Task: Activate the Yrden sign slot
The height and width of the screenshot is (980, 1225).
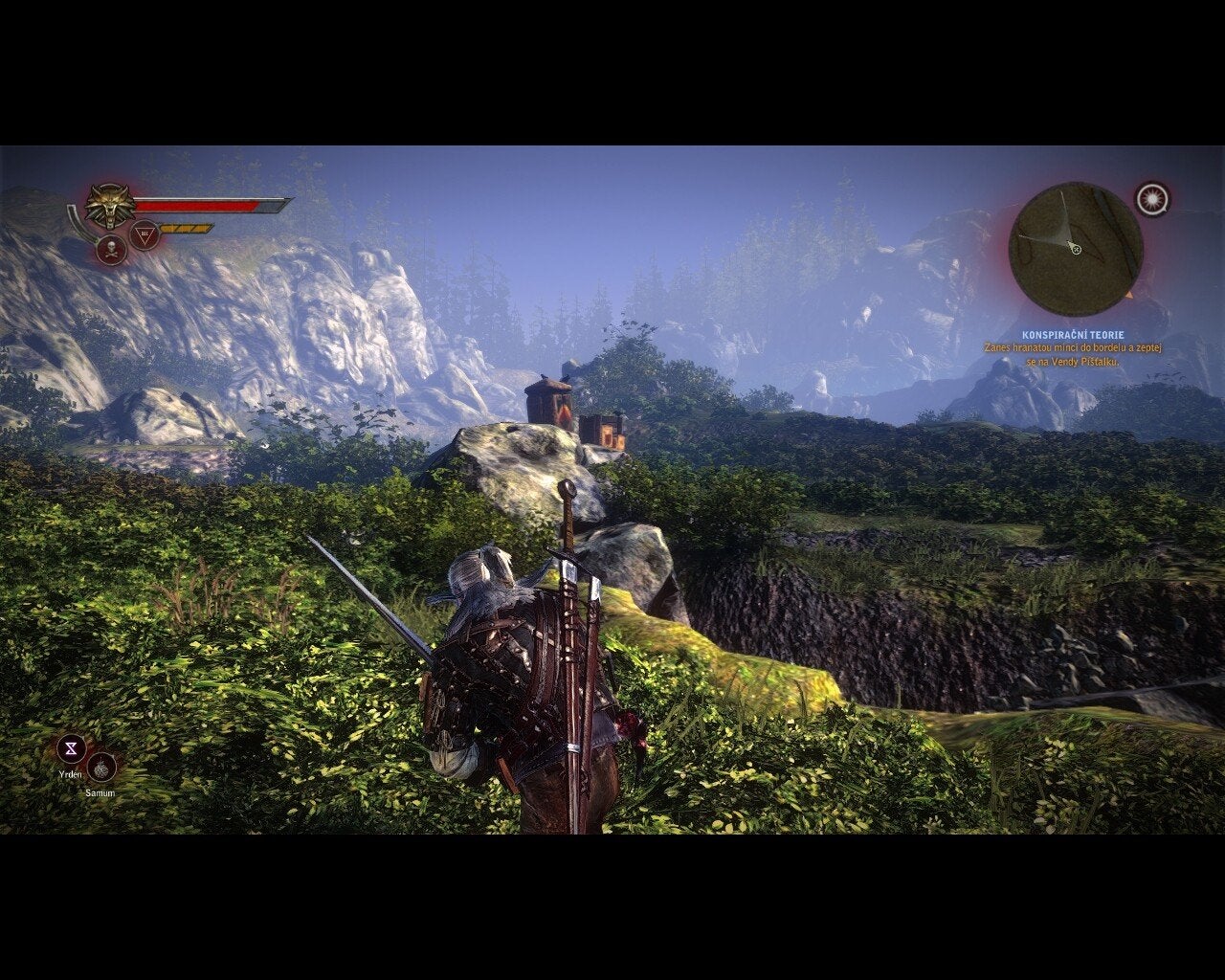Action: click(x=71, y=747)
